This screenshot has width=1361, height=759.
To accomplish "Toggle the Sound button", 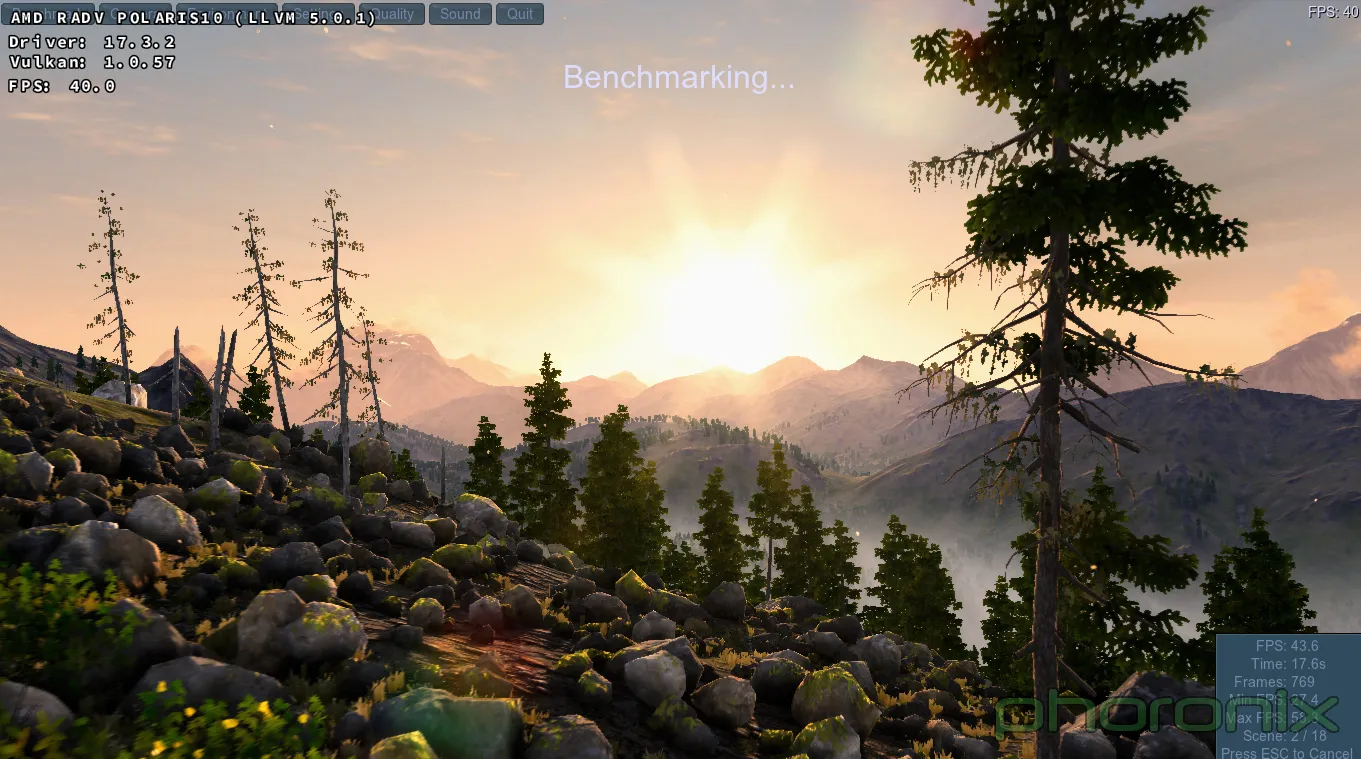I will pyautogui.click(x=460, y=14).
